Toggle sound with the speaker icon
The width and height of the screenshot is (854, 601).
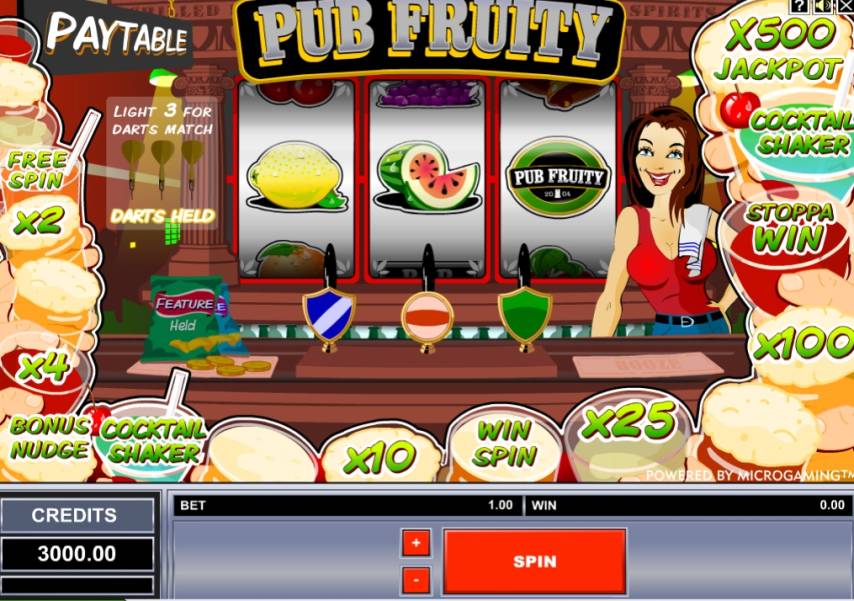[x=822, y=6]
